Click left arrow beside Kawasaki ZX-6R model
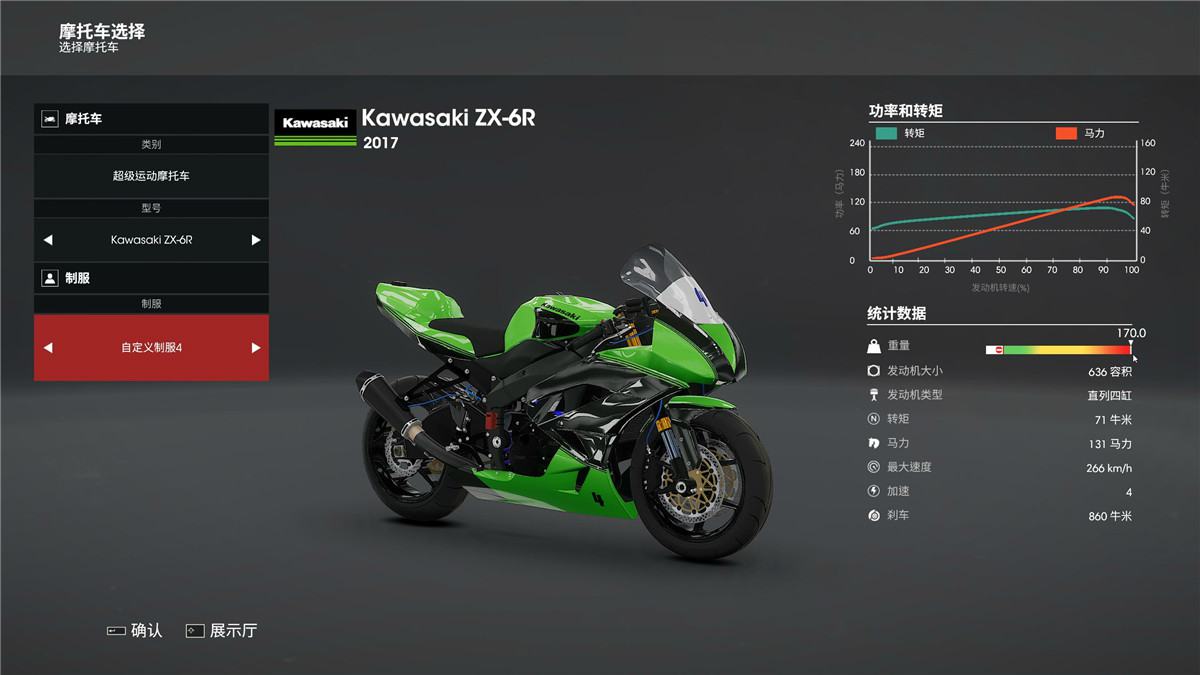This screenshot has height=675, width=1200. click(x=48, y=240)
